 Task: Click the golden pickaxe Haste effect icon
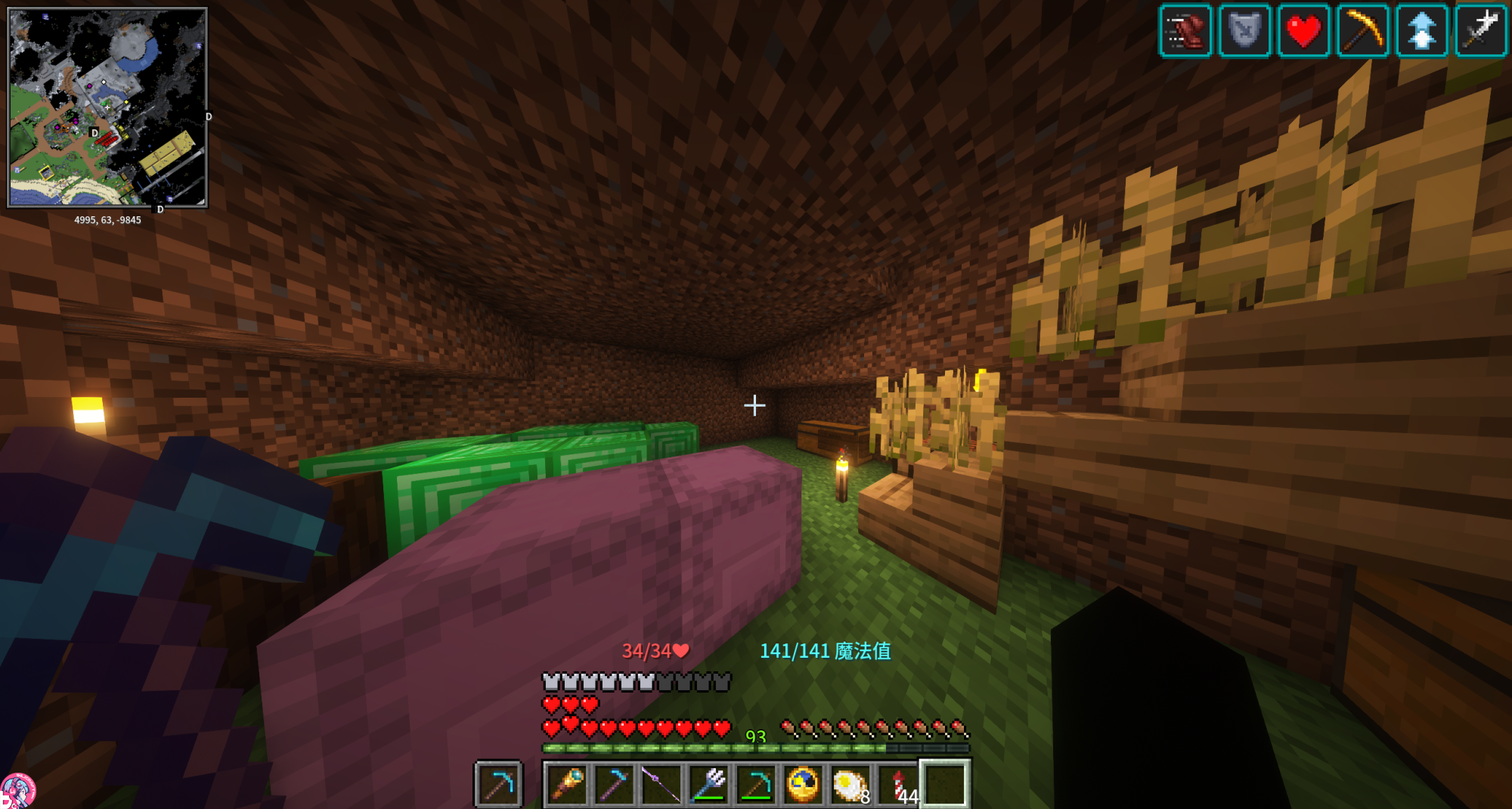[x=1362, y=31]
